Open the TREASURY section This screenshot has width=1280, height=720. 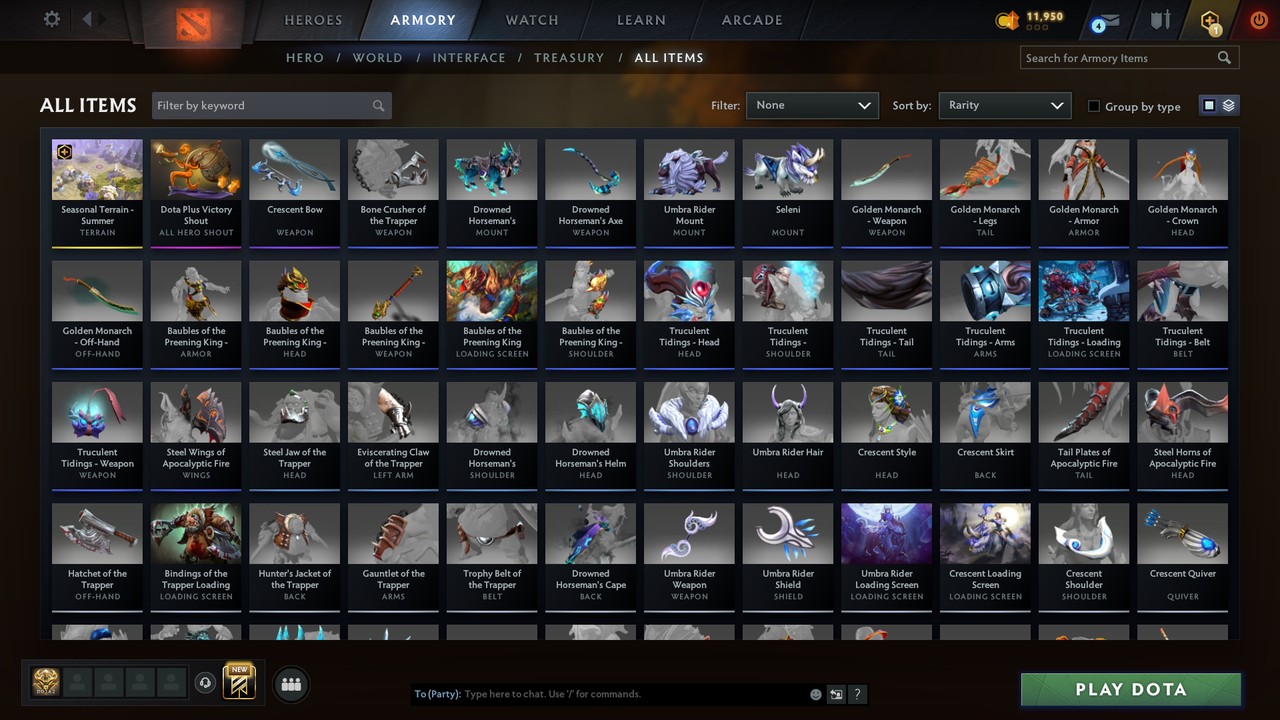pos(569,58)
